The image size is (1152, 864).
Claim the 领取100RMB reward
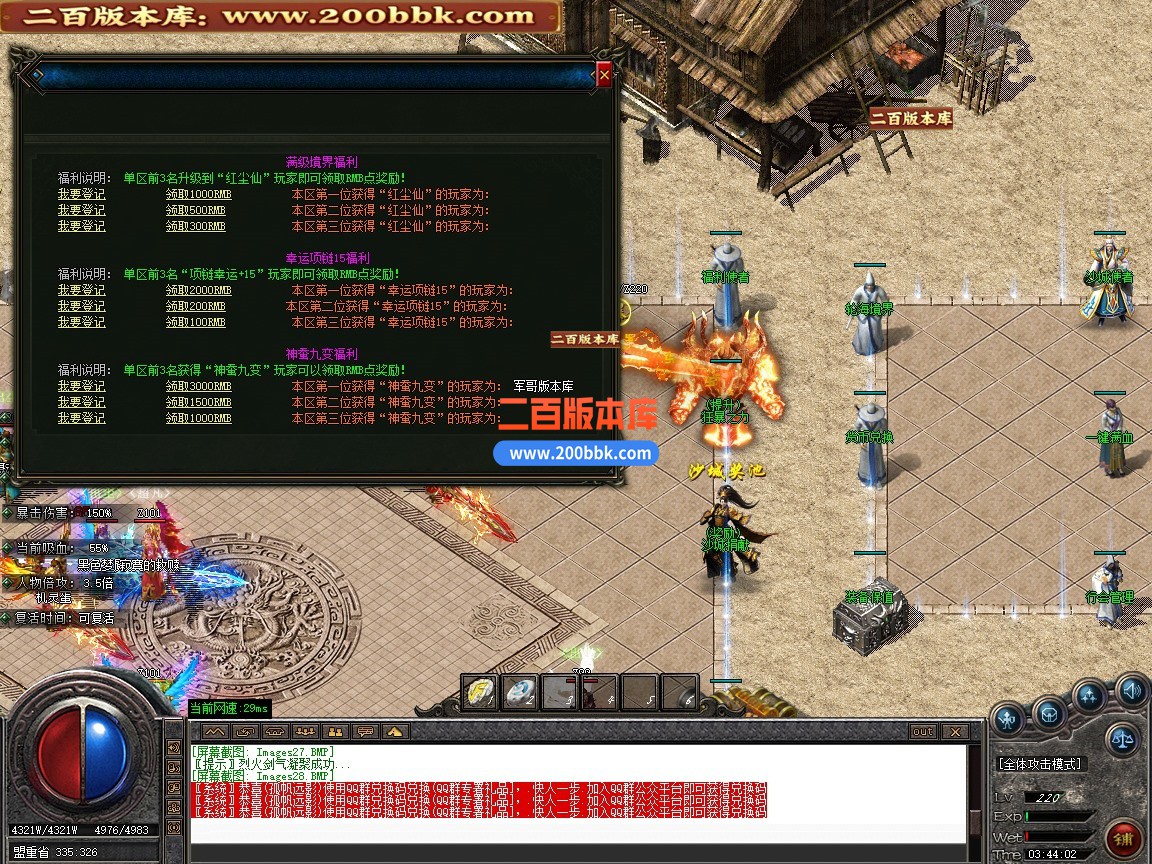tap(195, 322)
